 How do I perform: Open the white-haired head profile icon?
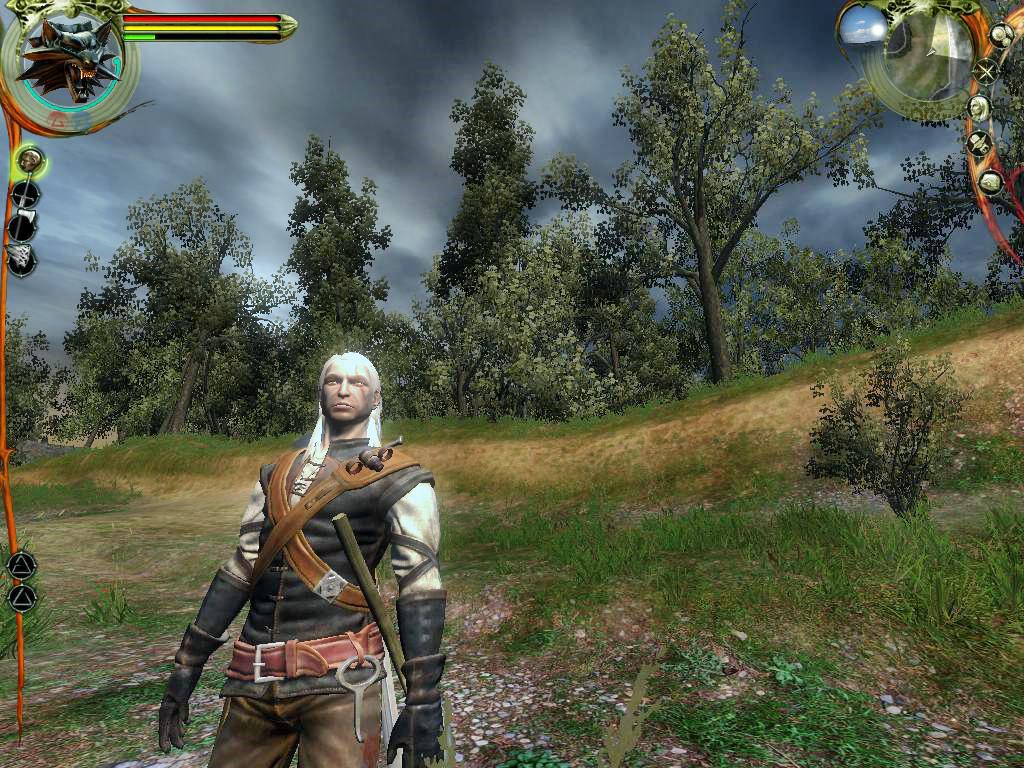click(979, 107)
